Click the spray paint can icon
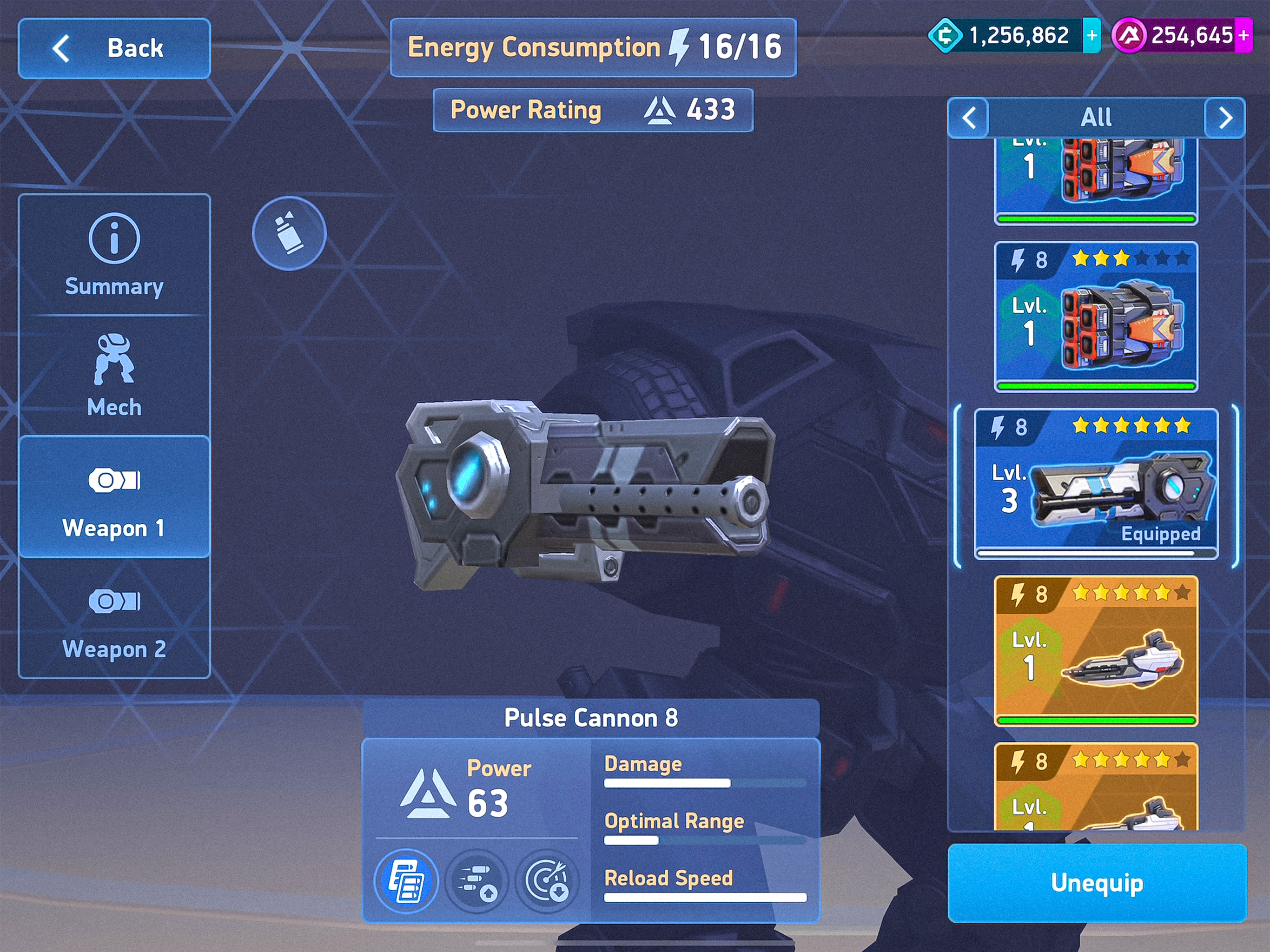The height and width of the screenshot is (952, 1270). pyautogui.click(x=289, y=233)
